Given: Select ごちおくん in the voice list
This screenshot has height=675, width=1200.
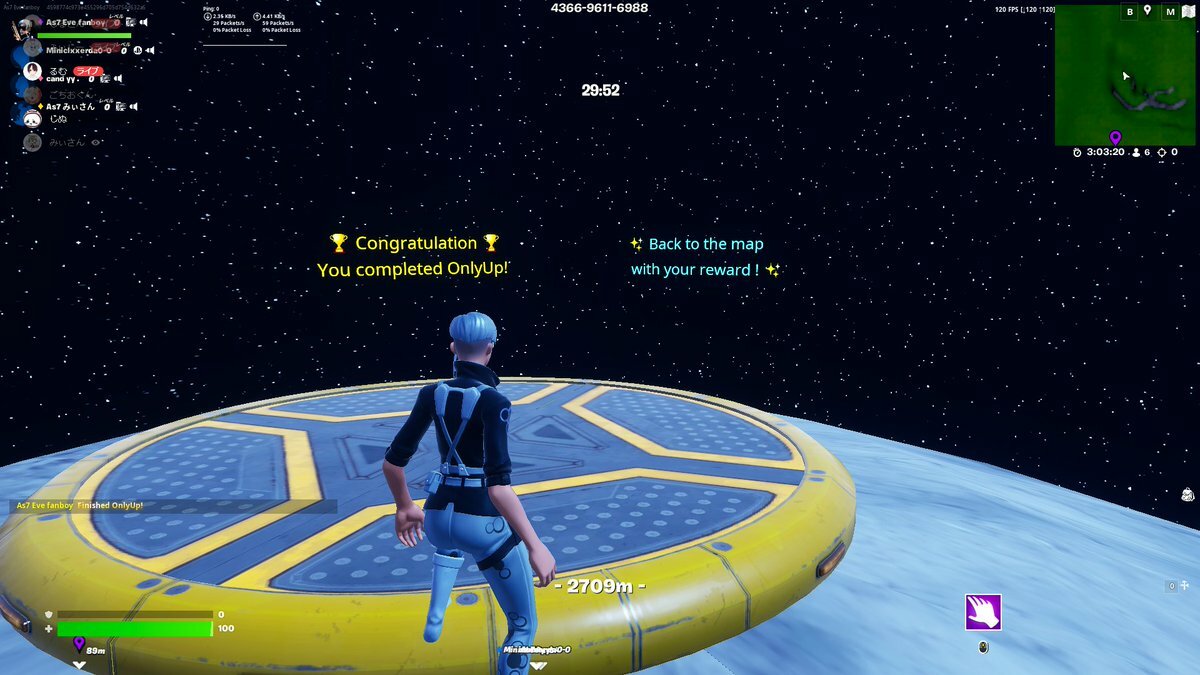Looking at the screenshot, I should point(70,95).
